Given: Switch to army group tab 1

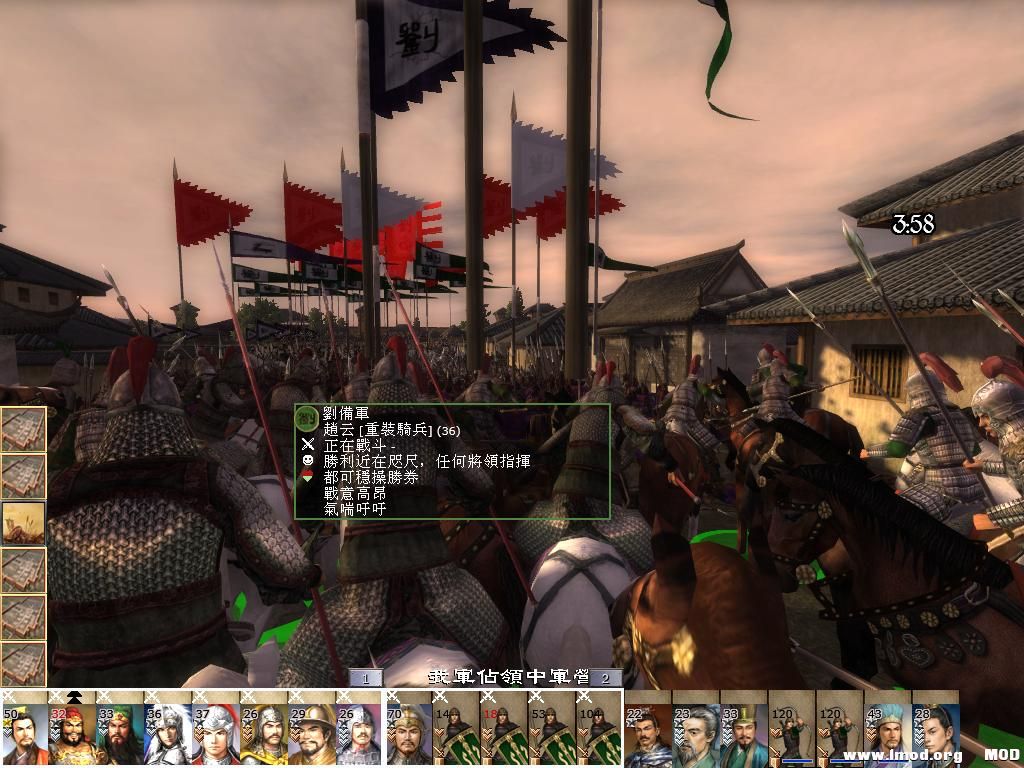Looking at the screenshot, I should (366, 678).
